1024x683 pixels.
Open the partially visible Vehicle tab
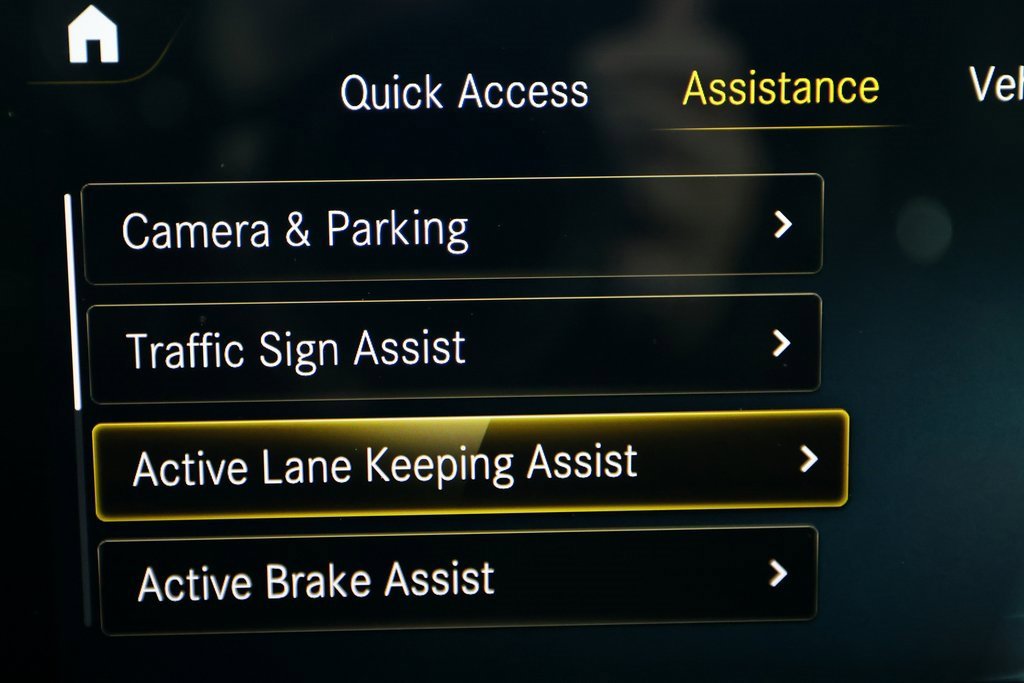[996, 87]
